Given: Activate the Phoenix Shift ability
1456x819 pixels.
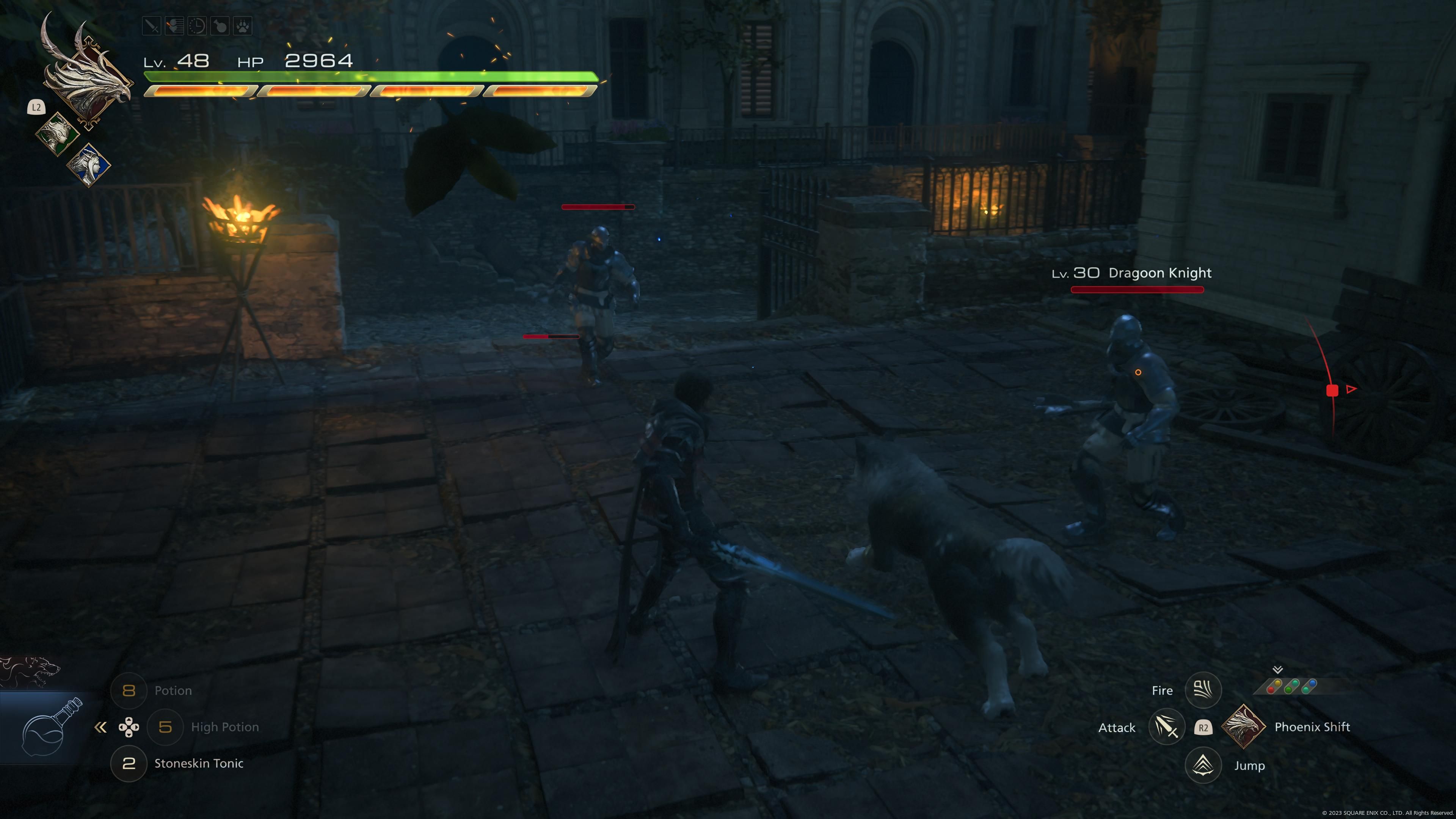Looking at the screenshot, I should [1244, 727].
